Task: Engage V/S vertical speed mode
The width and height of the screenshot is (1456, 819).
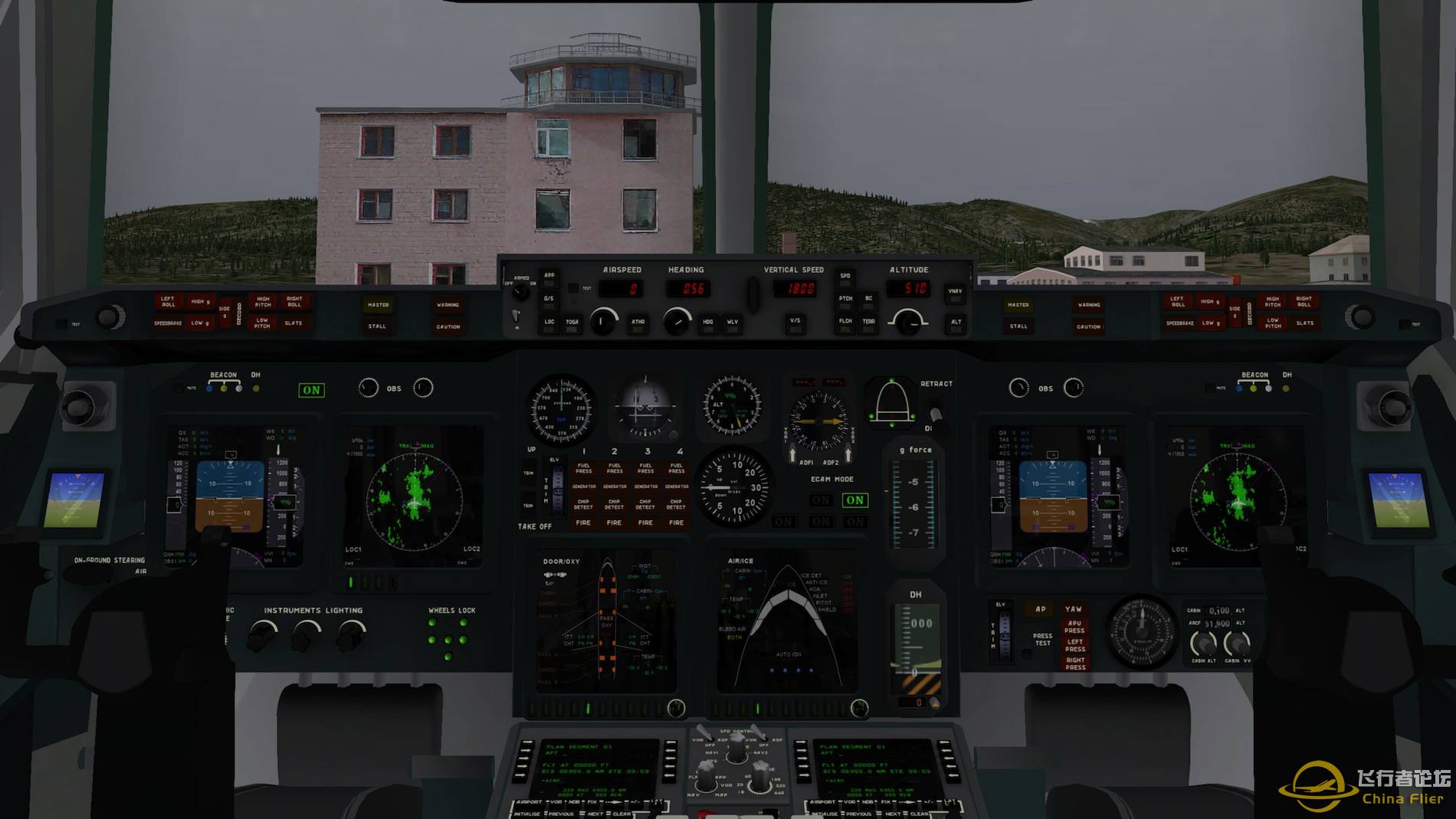Action: (795, 322)
